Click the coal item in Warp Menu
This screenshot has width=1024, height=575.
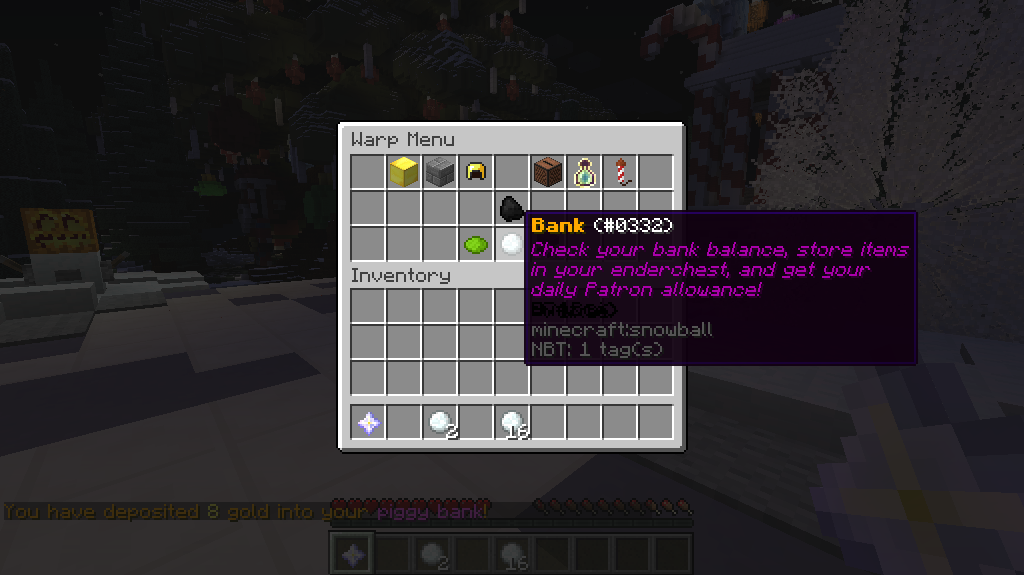click(511, 208)
